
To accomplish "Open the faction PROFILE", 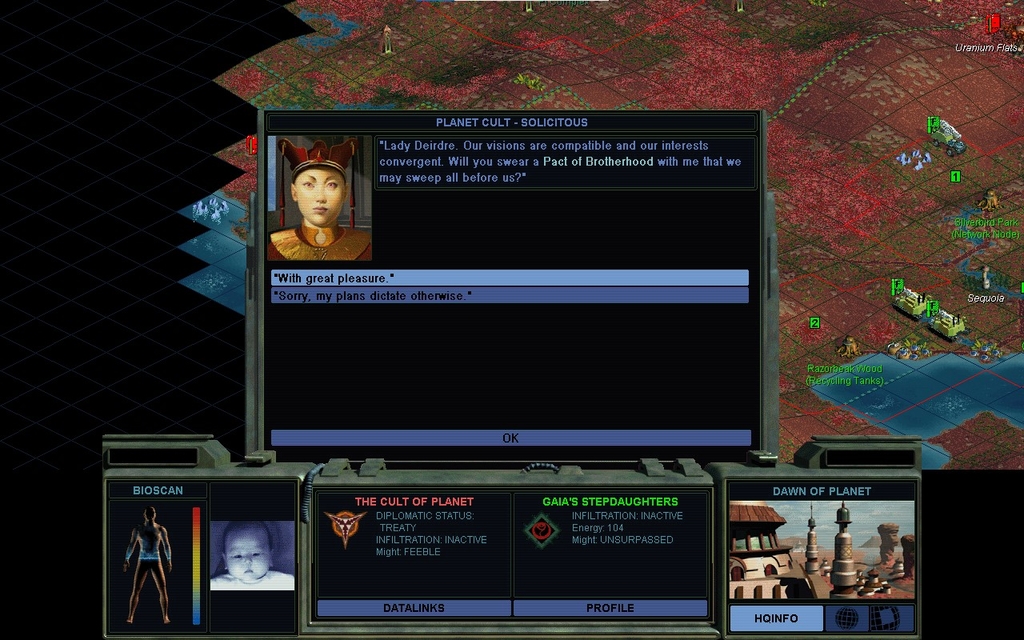I will [x=610, y=608].
